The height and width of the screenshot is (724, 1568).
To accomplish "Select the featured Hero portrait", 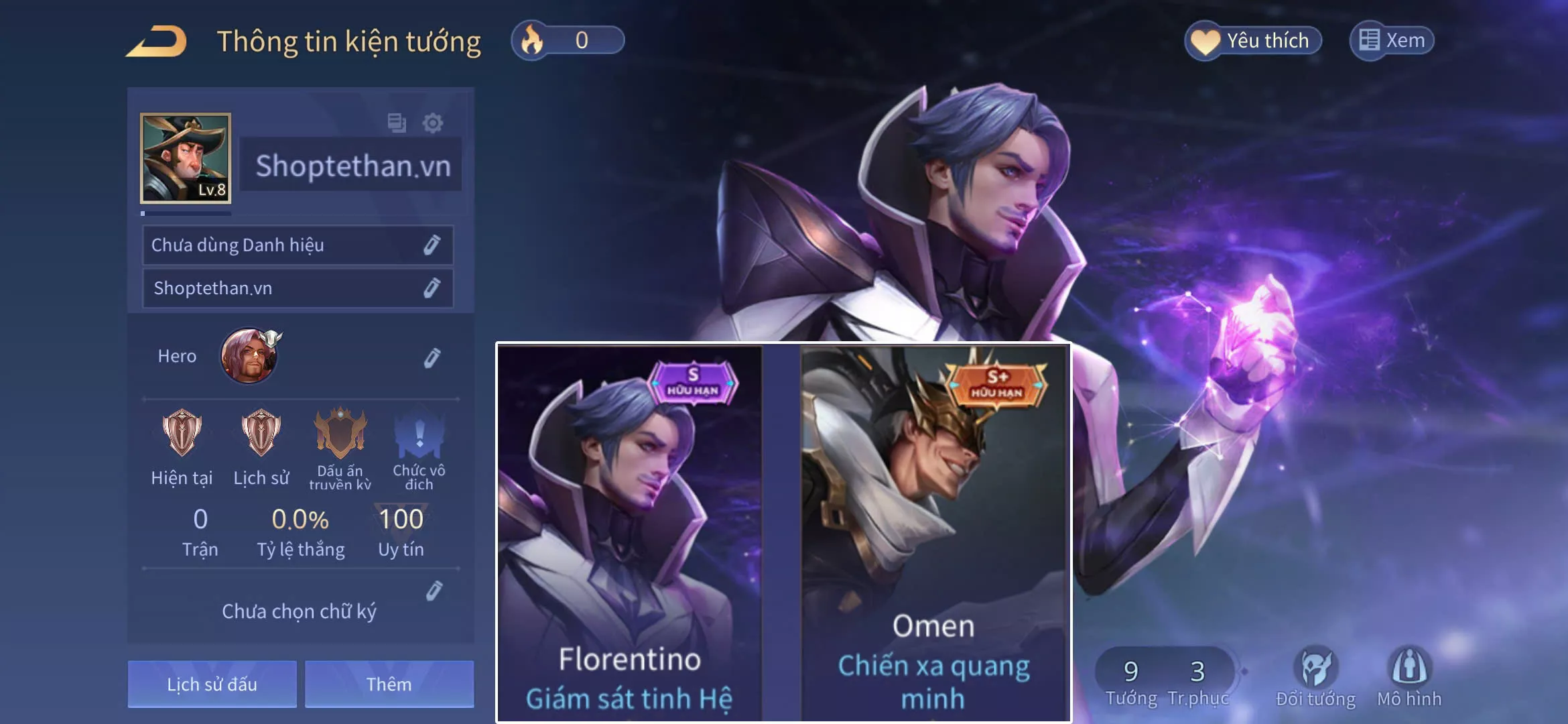I will (249, 355).
